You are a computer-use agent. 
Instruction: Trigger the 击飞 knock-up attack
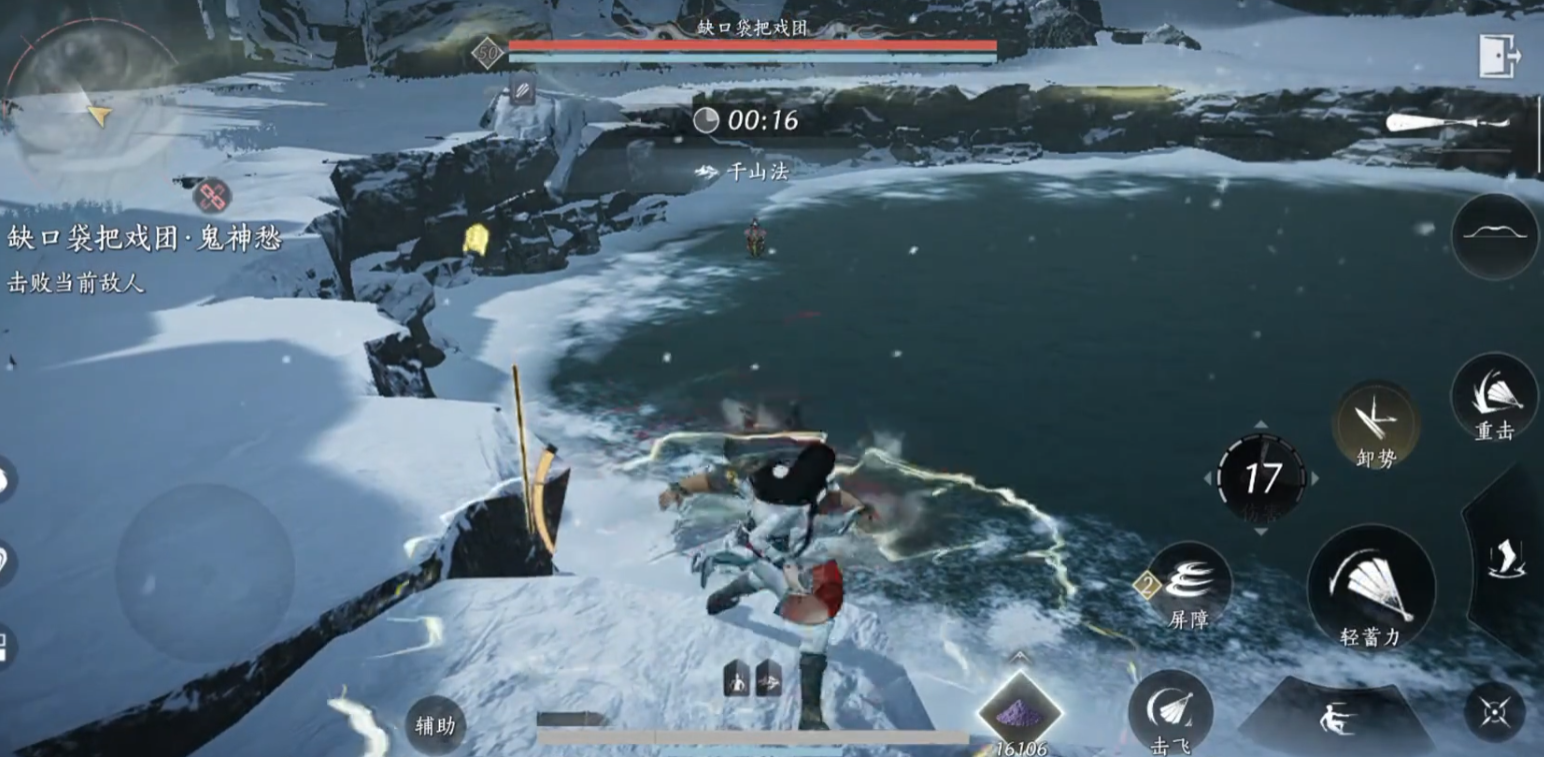(1170, 711)
